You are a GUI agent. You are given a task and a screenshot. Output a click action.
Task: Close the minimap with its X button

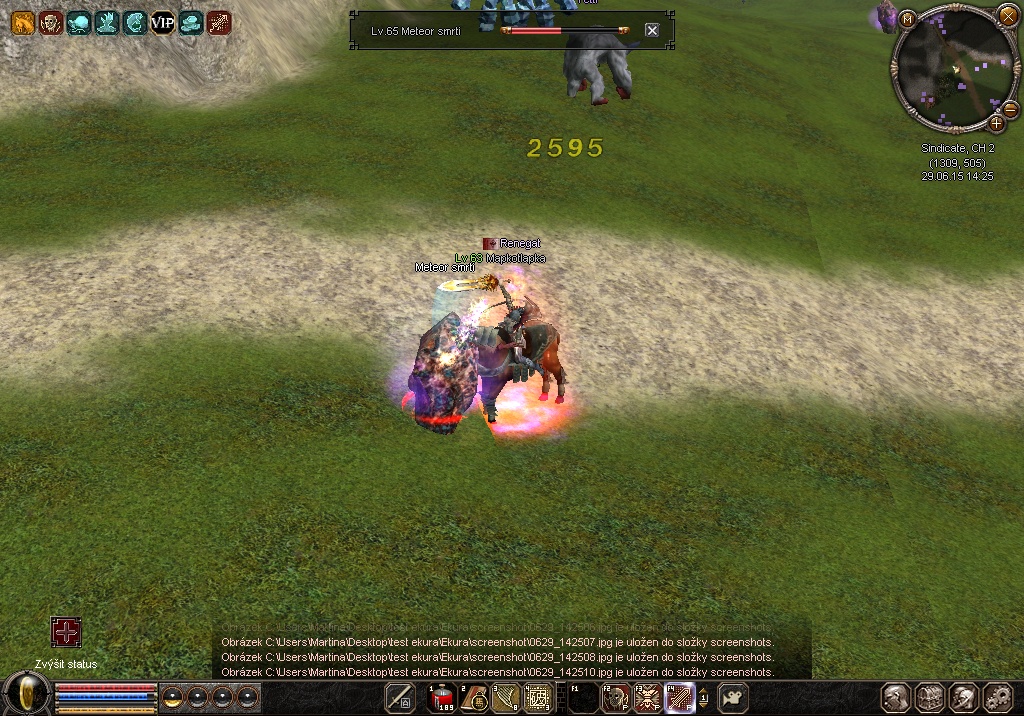pyautogui.click(x=1006, y=18)
